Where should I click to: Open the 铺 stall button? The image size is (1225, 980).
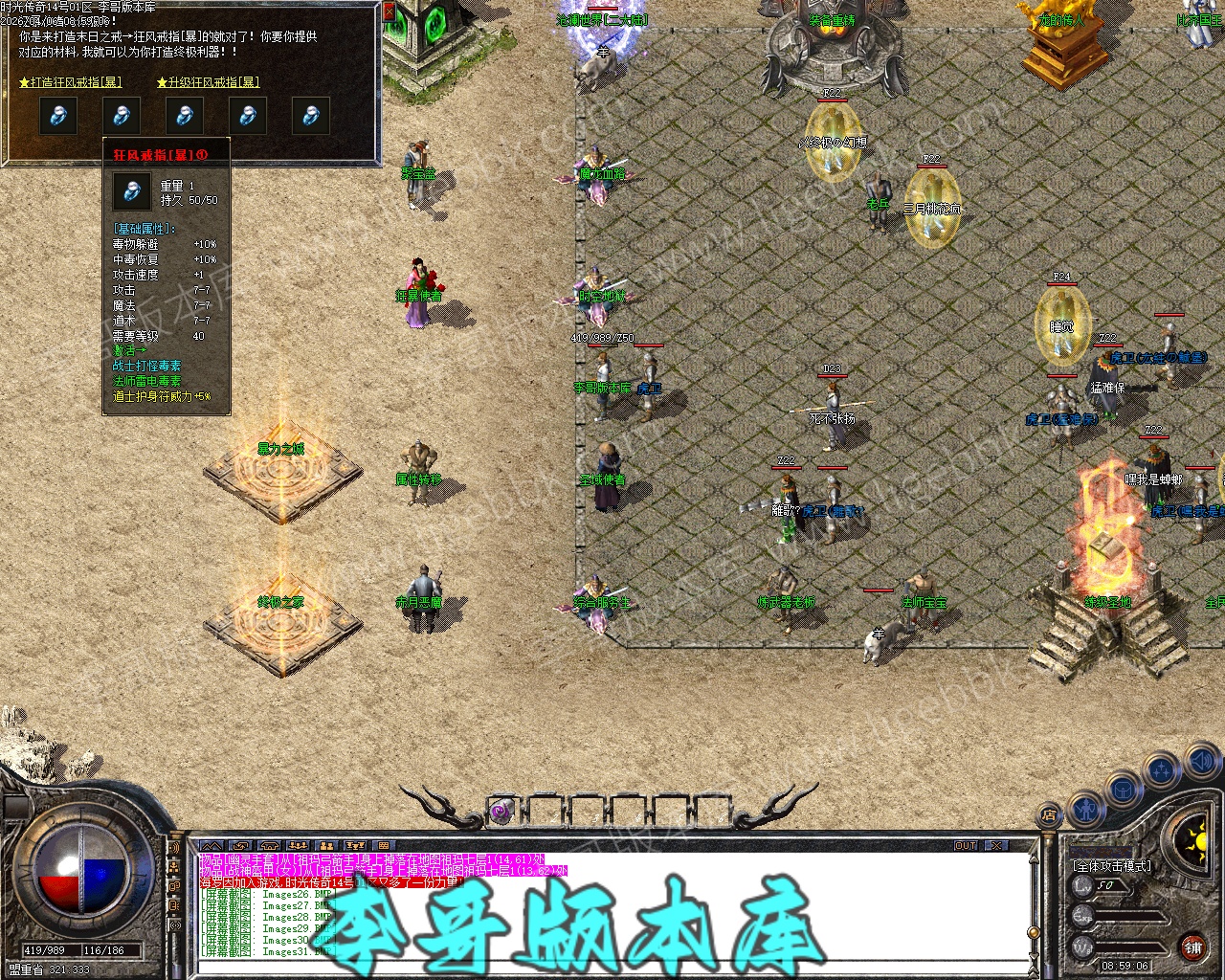coord(1192,947)
